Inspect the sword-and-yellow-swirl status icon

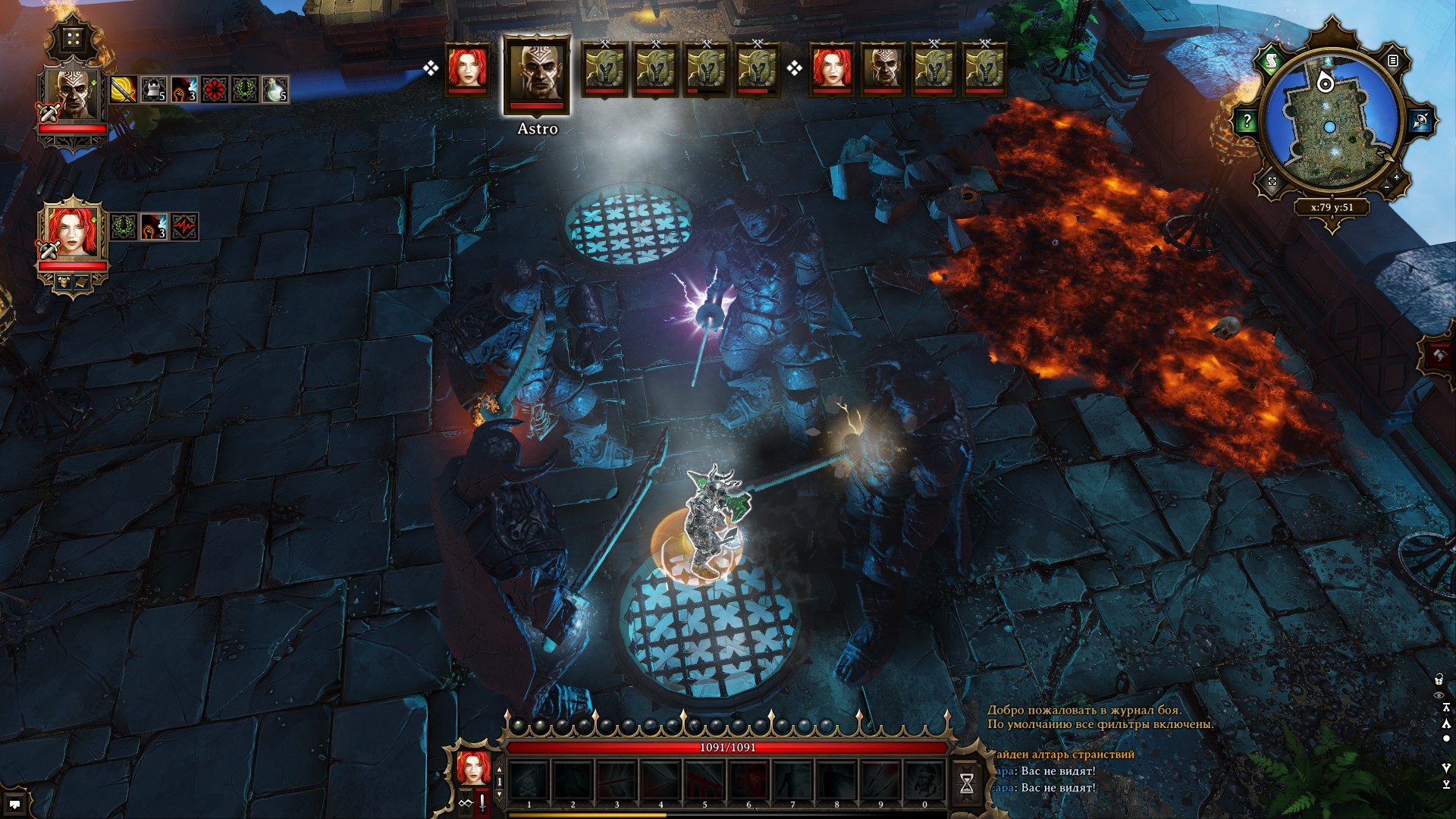[123, 90]
